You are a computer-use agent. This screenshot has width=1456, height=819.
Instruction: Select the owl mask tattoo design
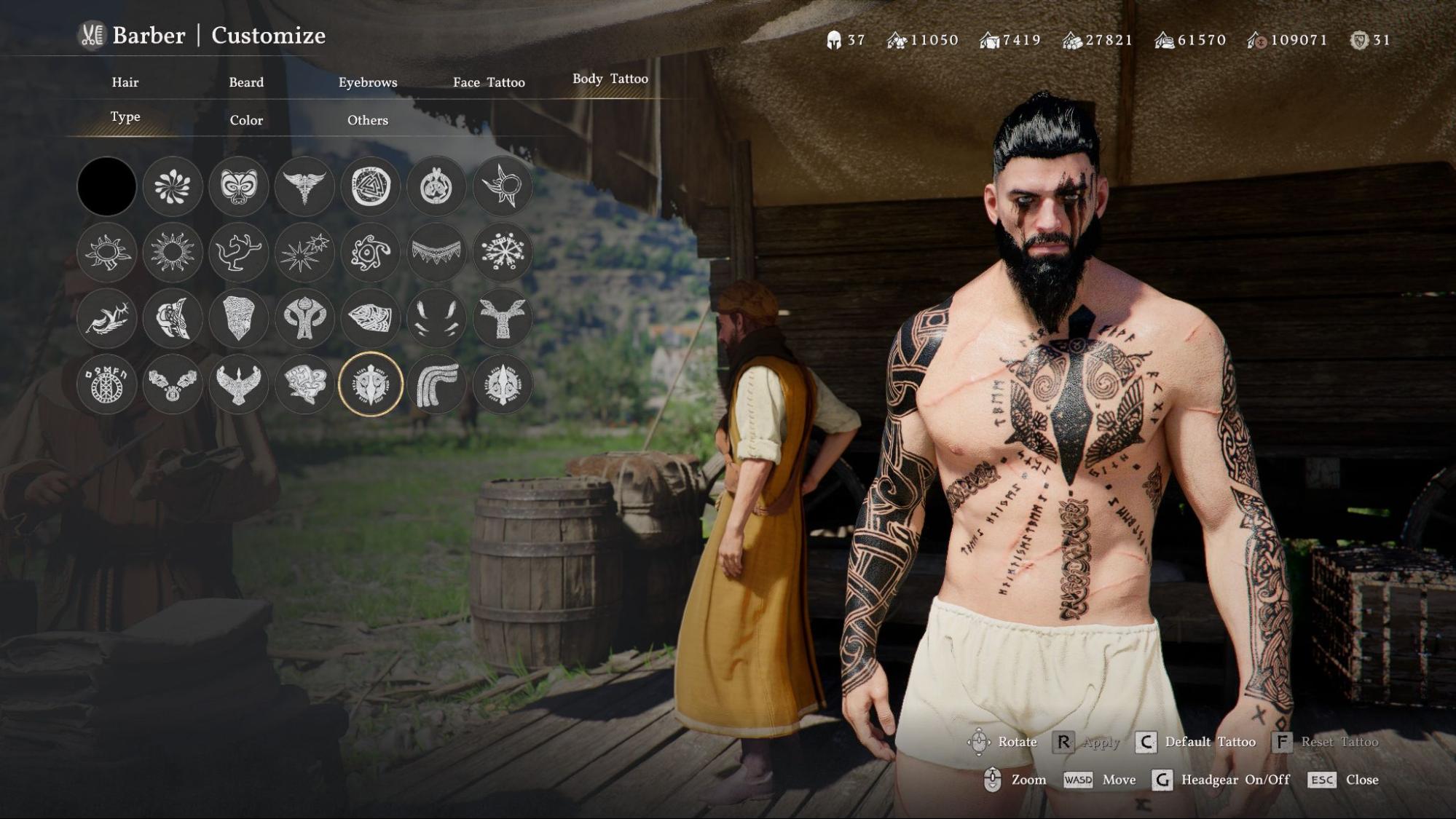point(239,187)
